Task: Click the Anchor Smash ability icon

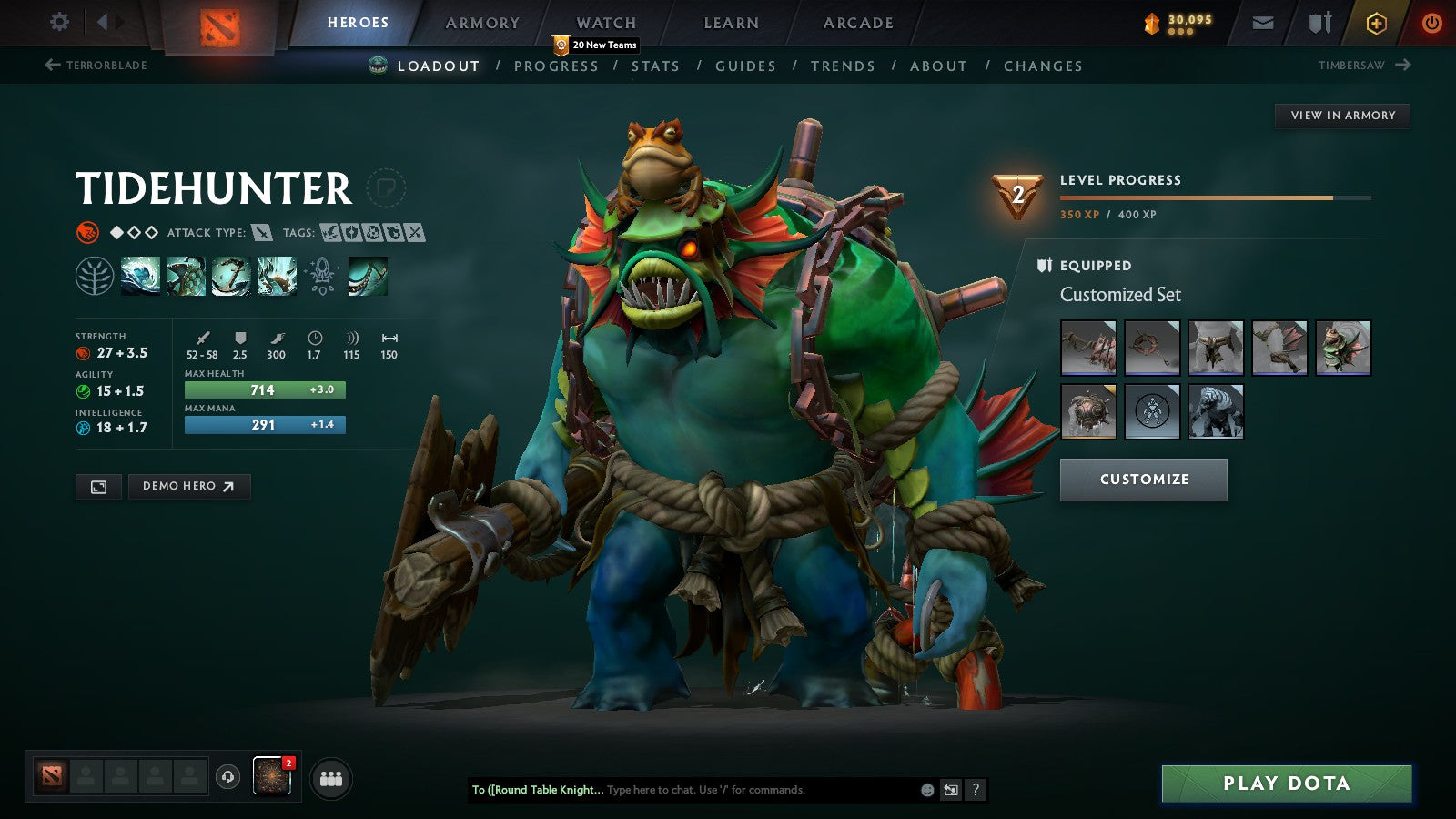Action: pos(231,277)
